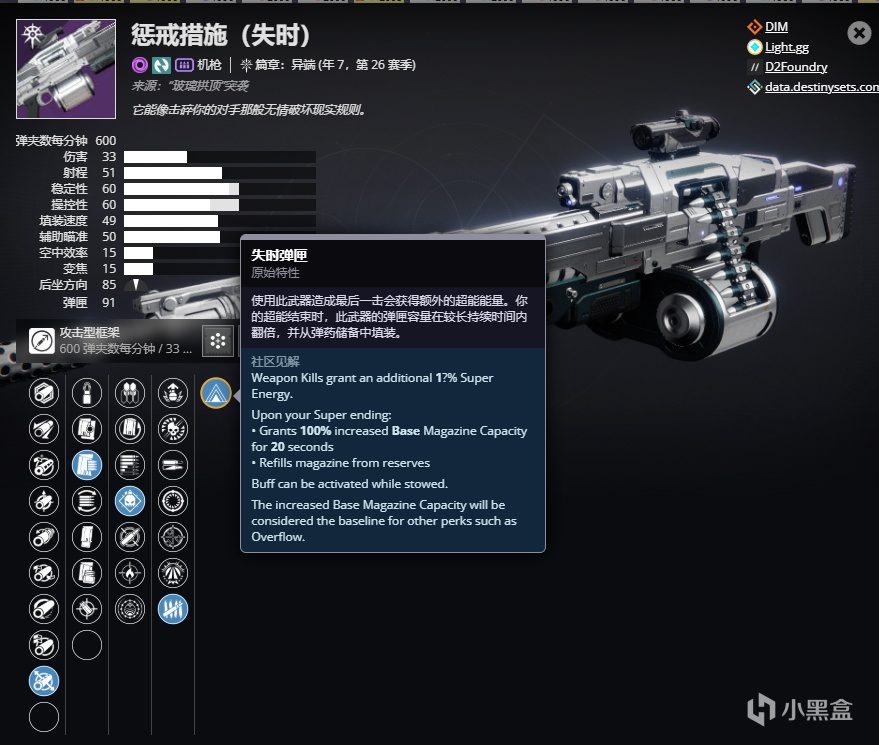The width and height of the screenshot is (879, 745).
Task: Open the data.destinysets.com link
Action: [821, 87]
